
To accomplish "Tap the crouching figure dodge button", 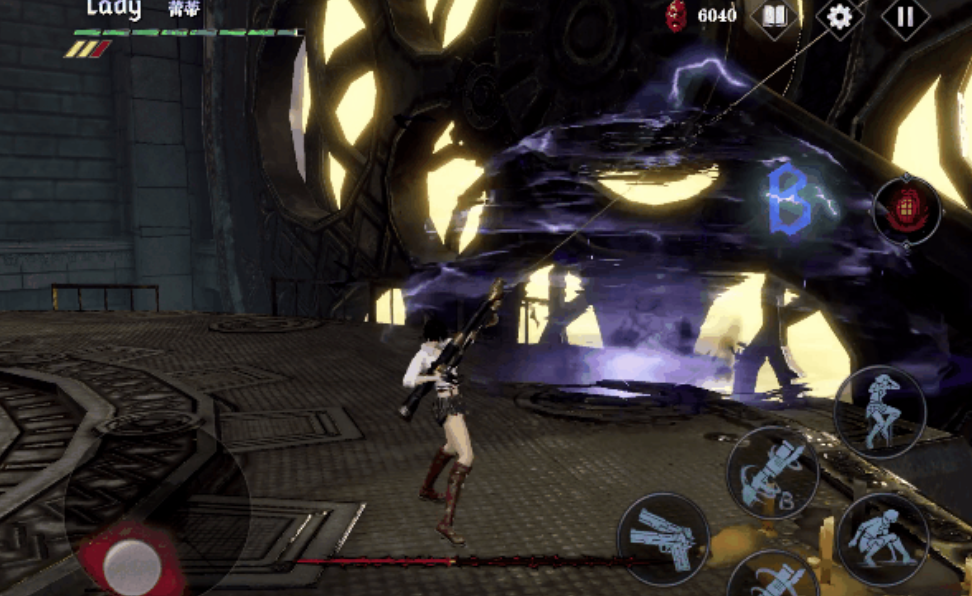I will [882, 539].
